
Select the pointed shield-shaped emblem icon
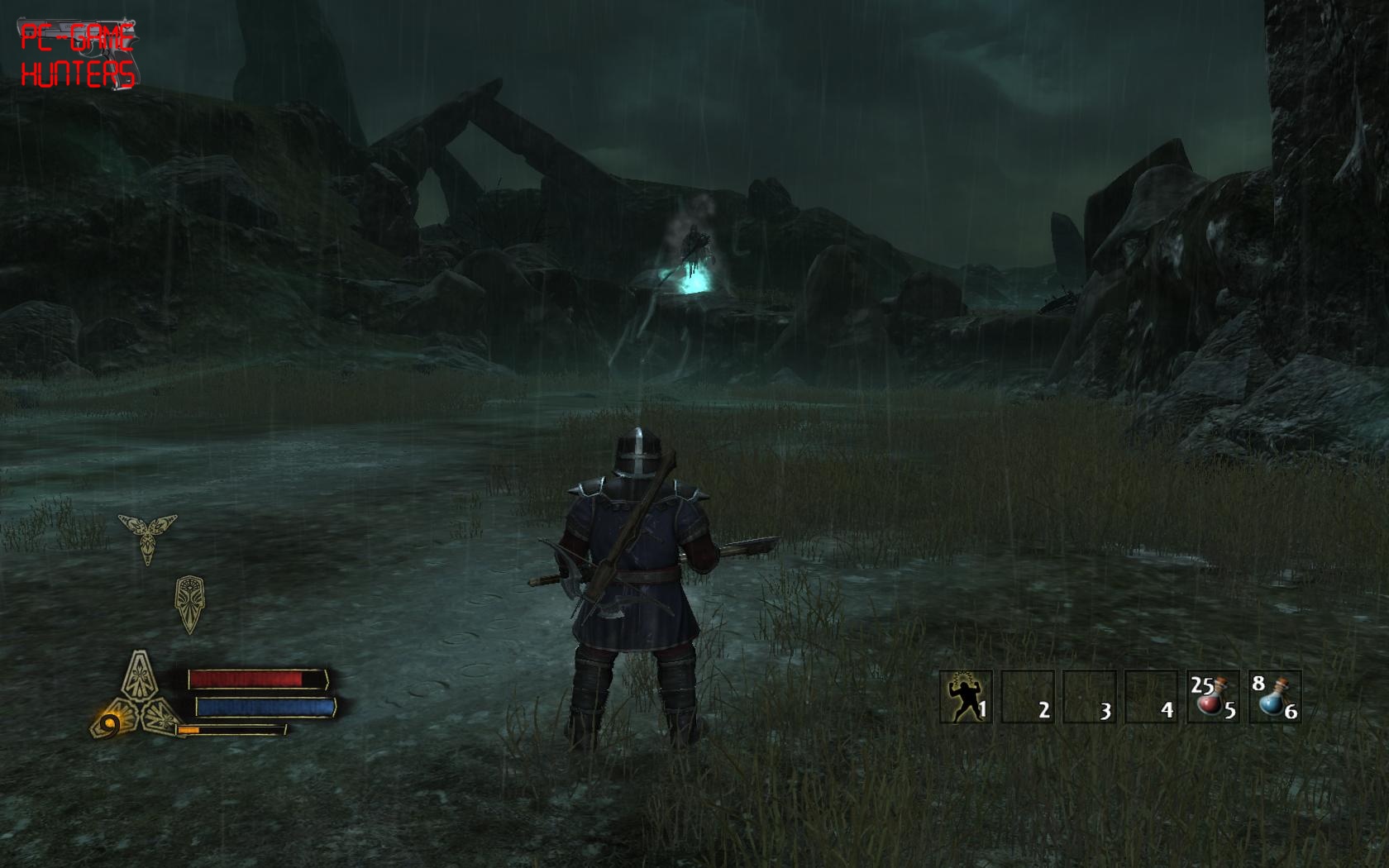point(189,603)
